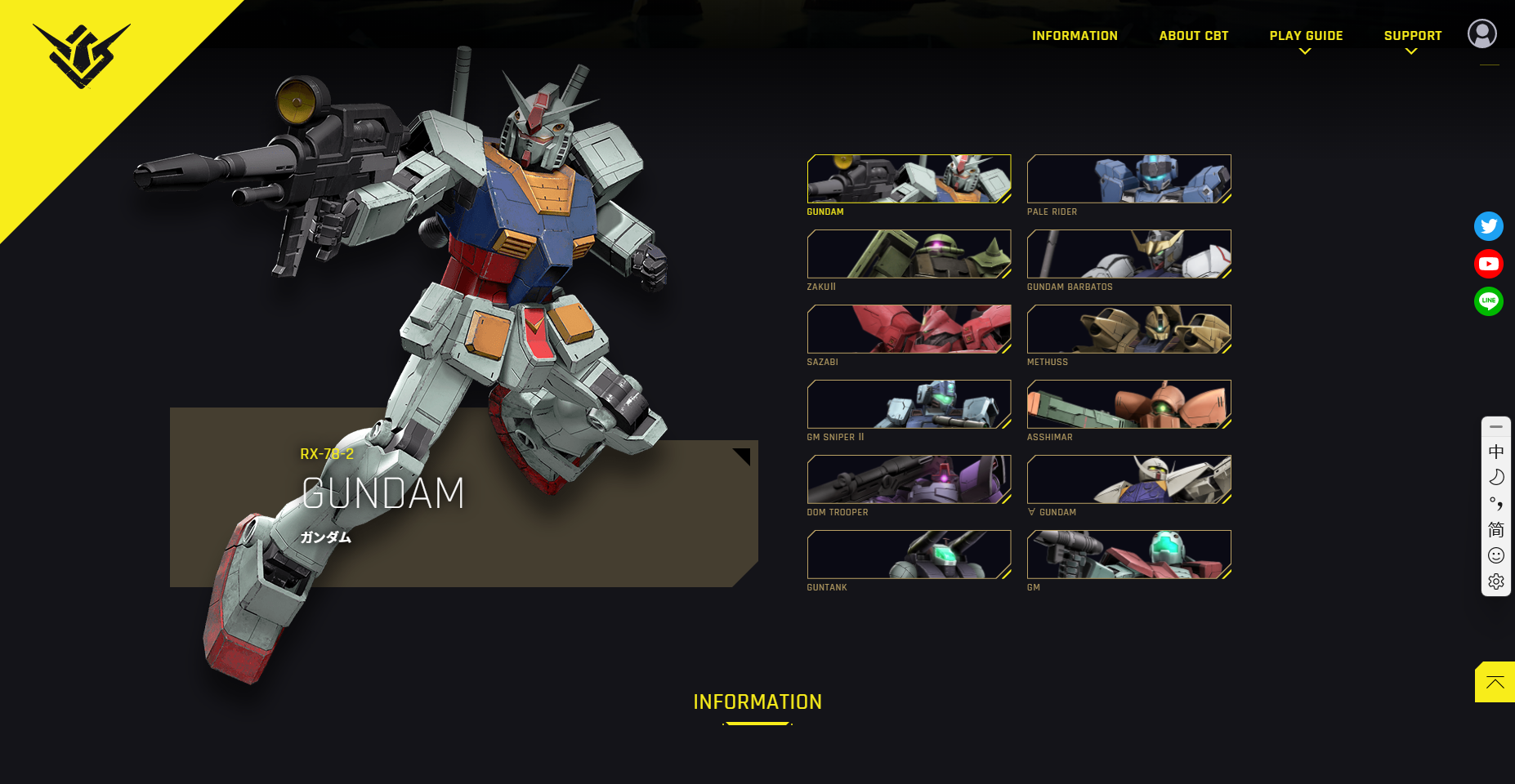Open the YouTube channel button
The height and width of the screenshot is (784, 1515).
click(1488, 264)
